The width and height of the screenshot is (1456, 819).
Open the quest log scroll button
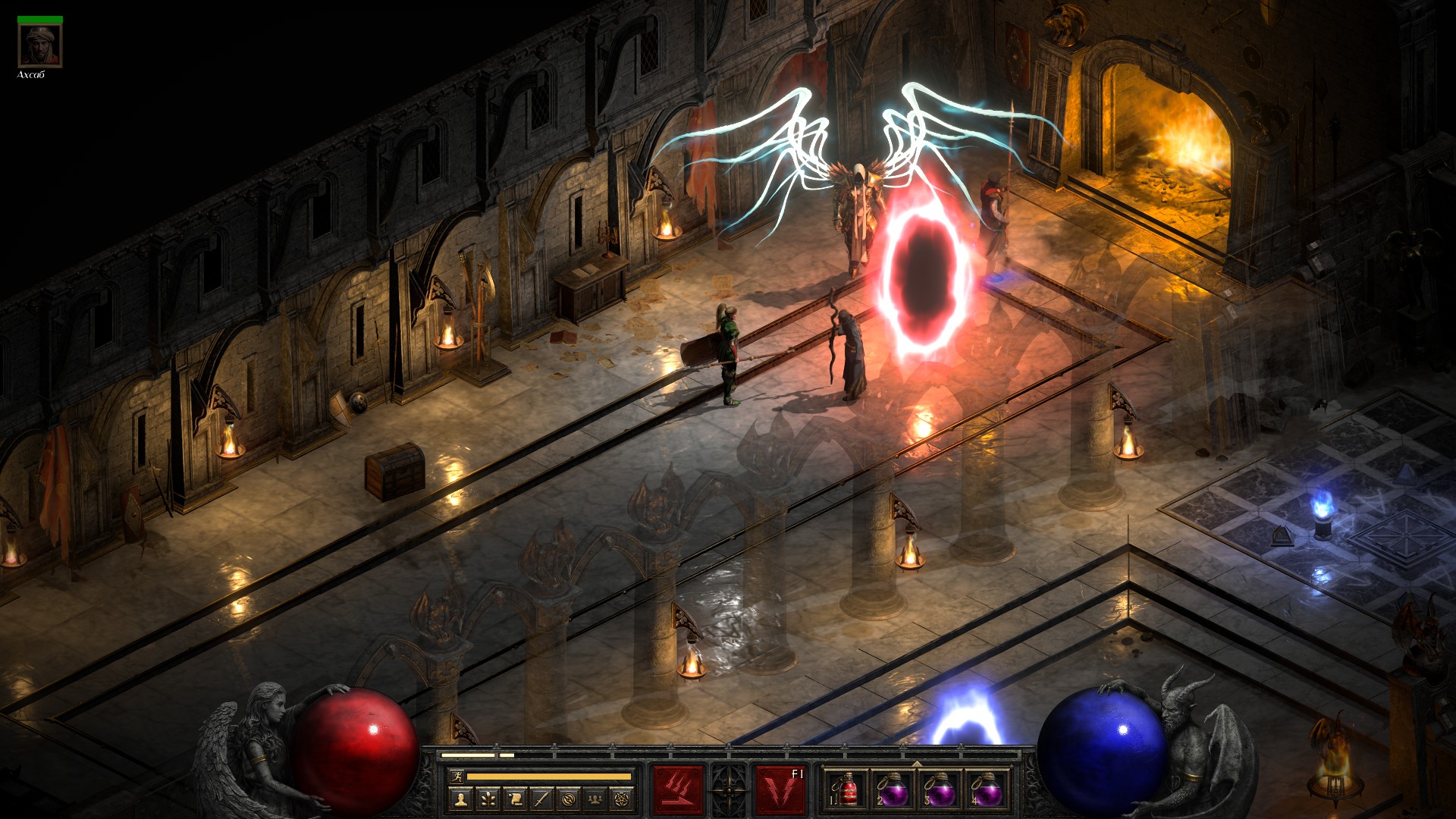[515, 799]
